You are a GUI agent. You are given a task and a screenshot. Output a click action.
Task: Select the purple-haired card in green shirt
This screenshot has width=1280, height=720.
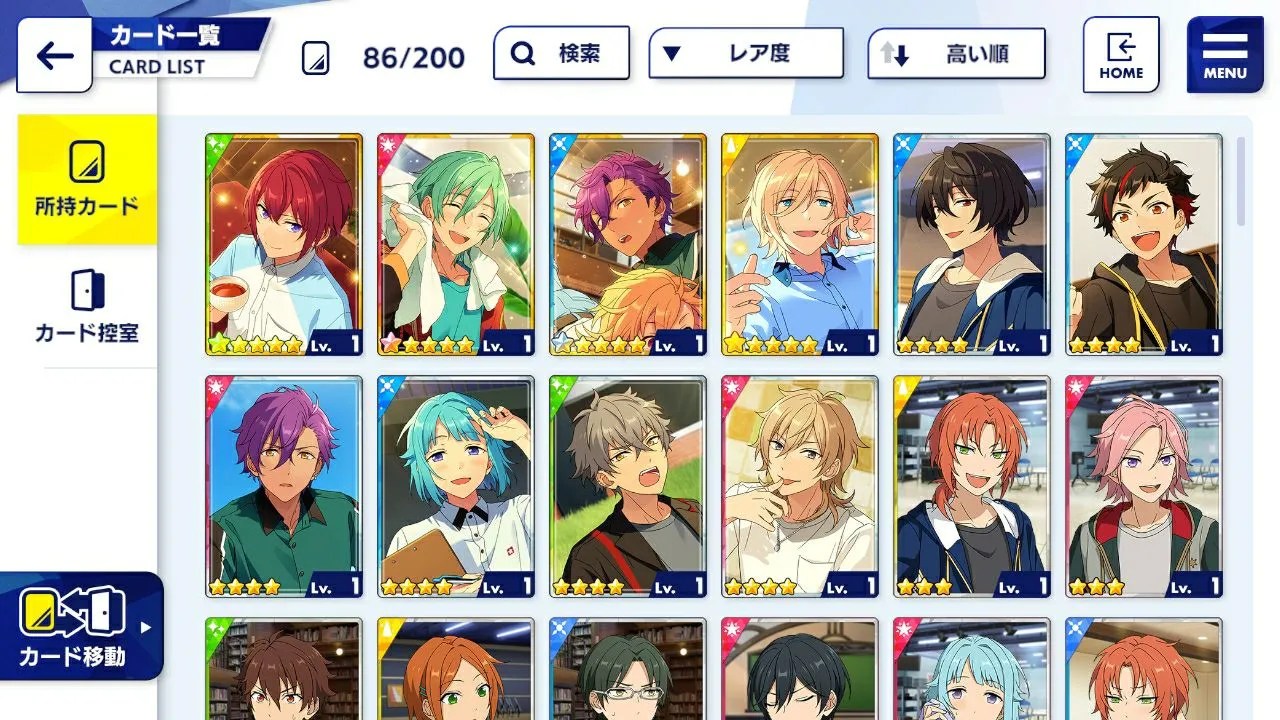tap(284, 487)
